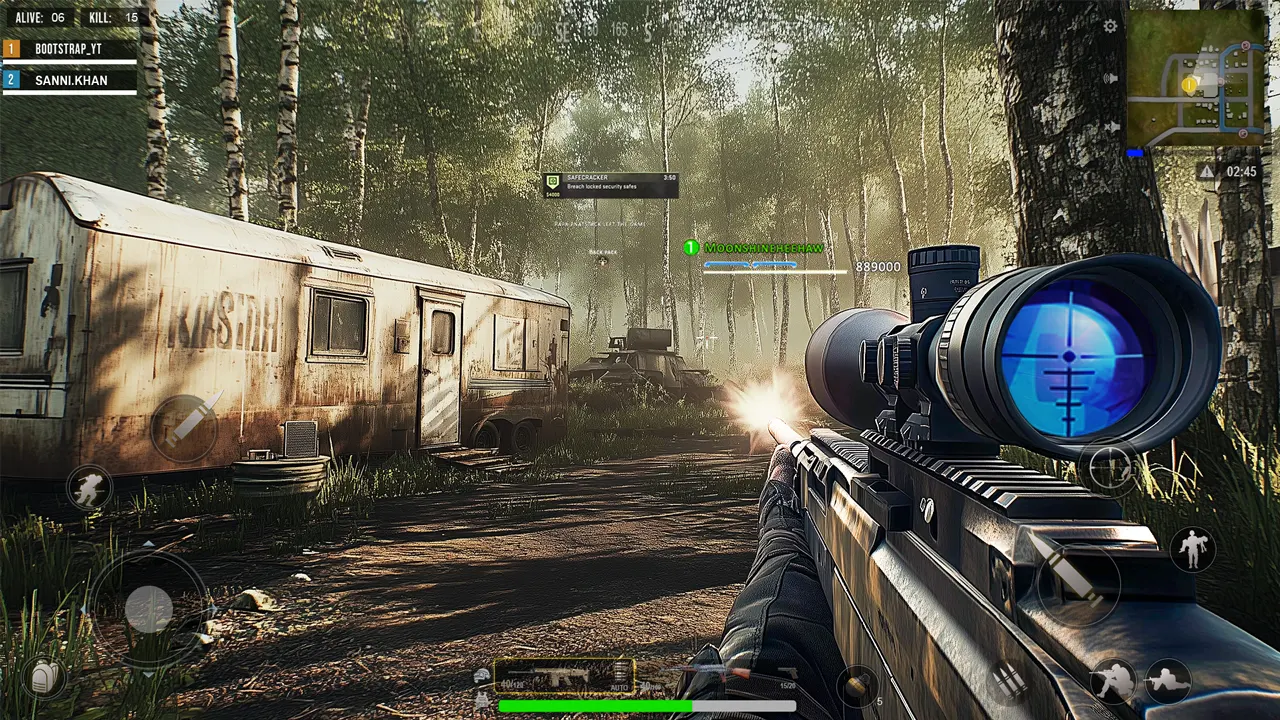Tap the standing soldier carrying figure button
The width and height of the screenshot is (1280, 720).
tap(1193, 548)
